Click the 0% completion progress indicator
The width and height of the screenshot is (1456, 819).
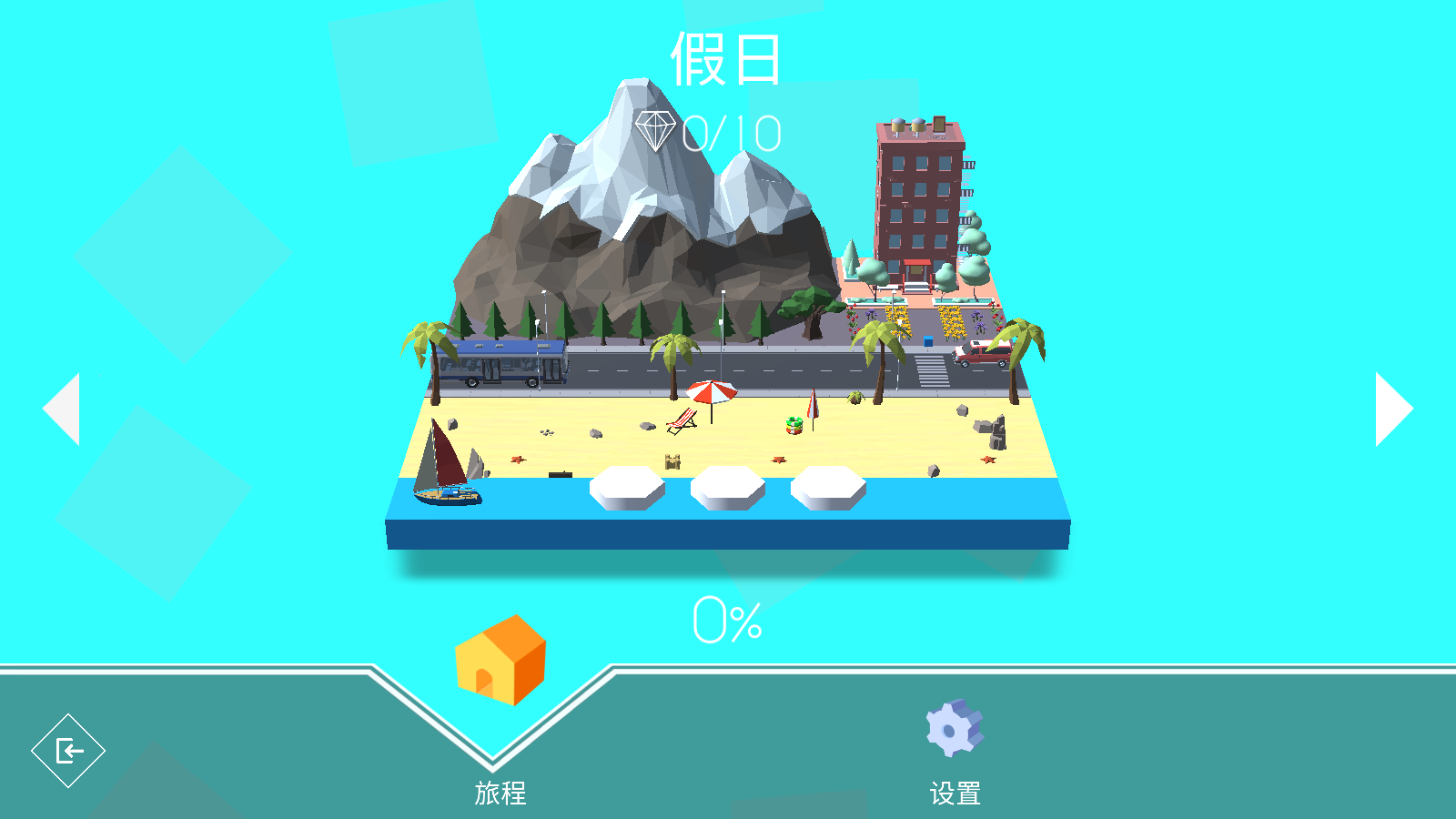pyautogui.click(x=725, y=619)
